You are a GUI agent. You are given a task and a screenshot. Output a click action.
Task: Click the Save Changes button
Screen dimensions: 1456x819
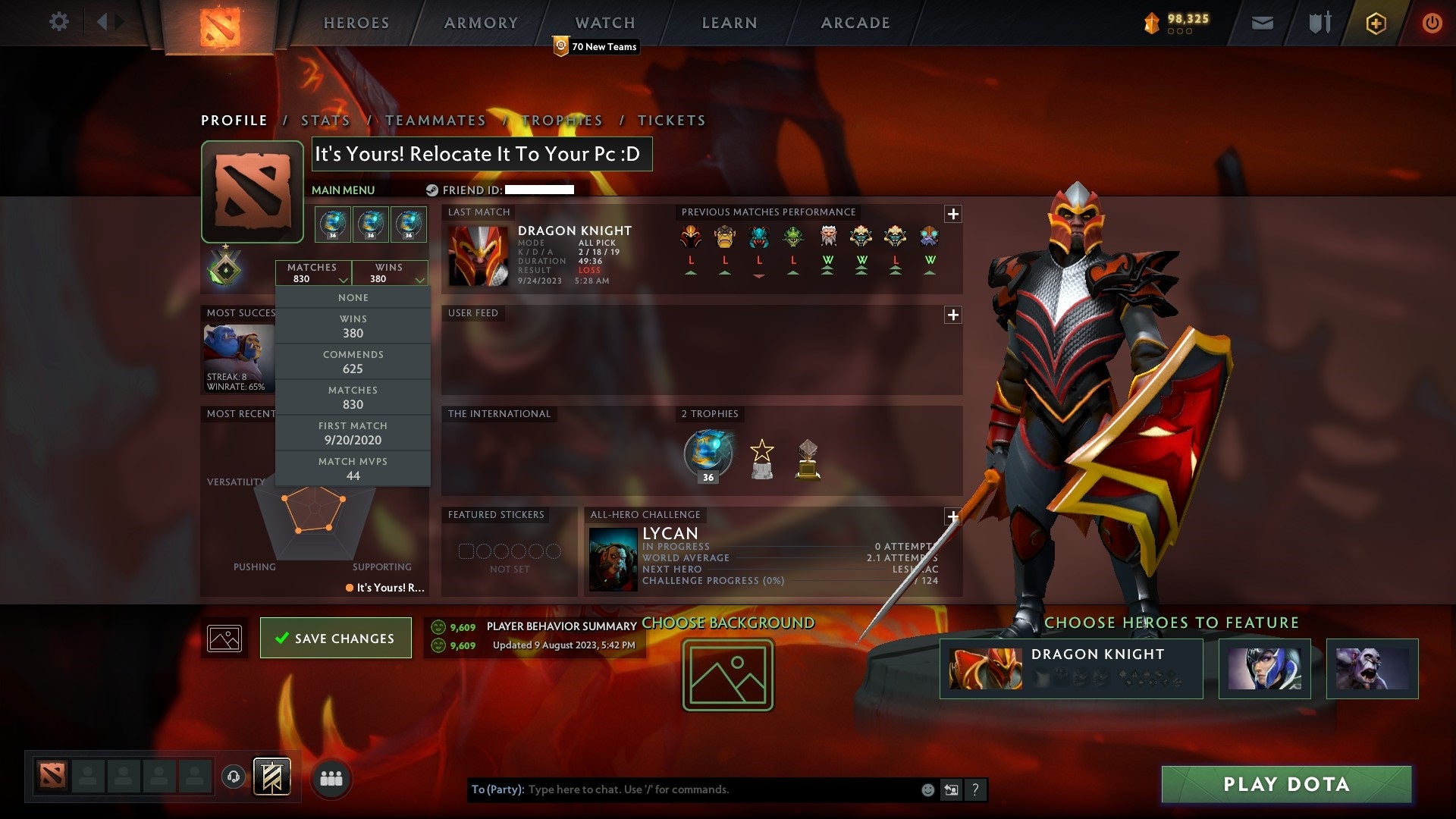(x=335, y=638)
